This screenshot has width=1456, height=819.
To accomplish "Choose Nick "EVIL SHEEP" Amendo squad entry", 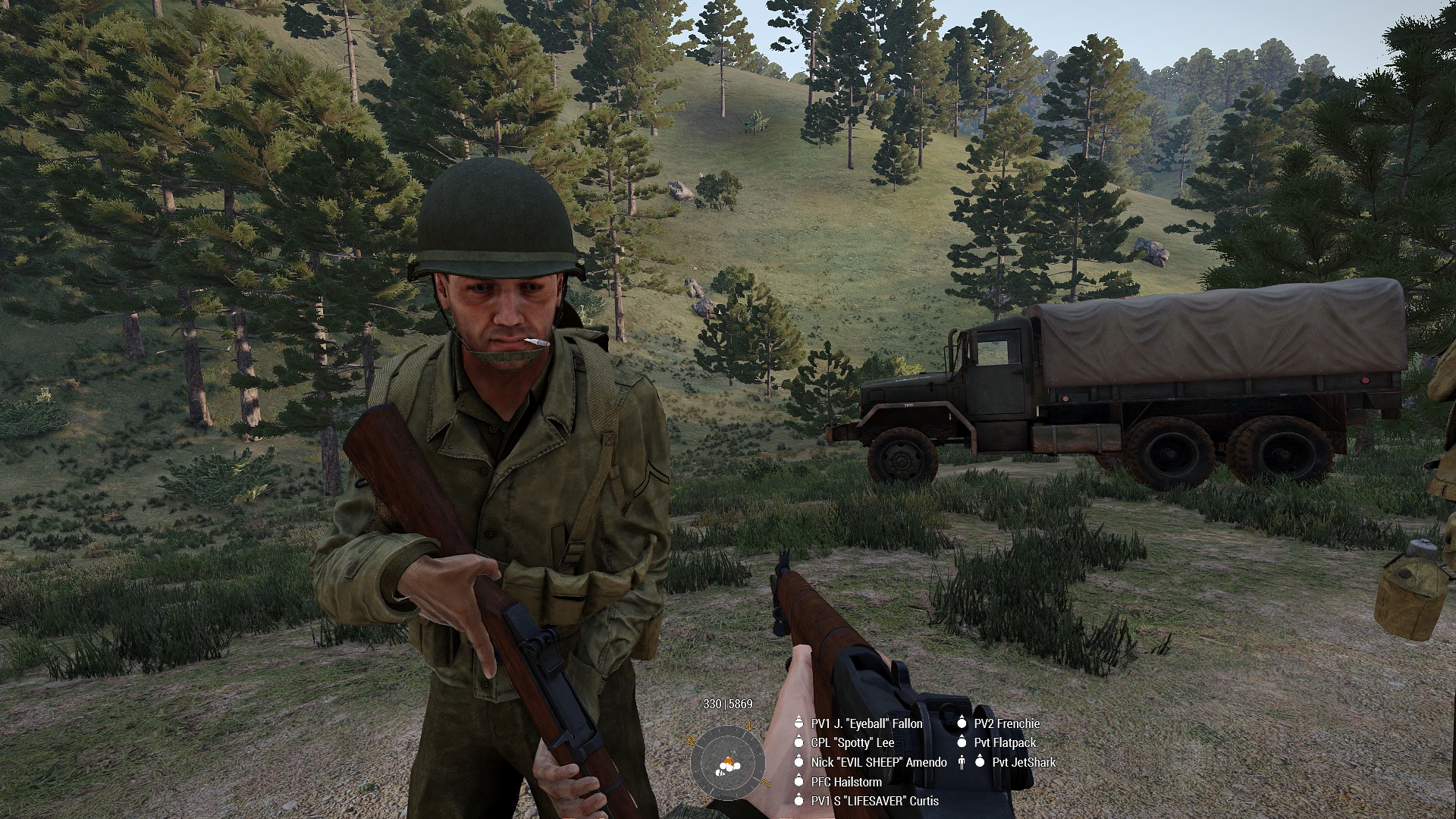I will [878, 762].
